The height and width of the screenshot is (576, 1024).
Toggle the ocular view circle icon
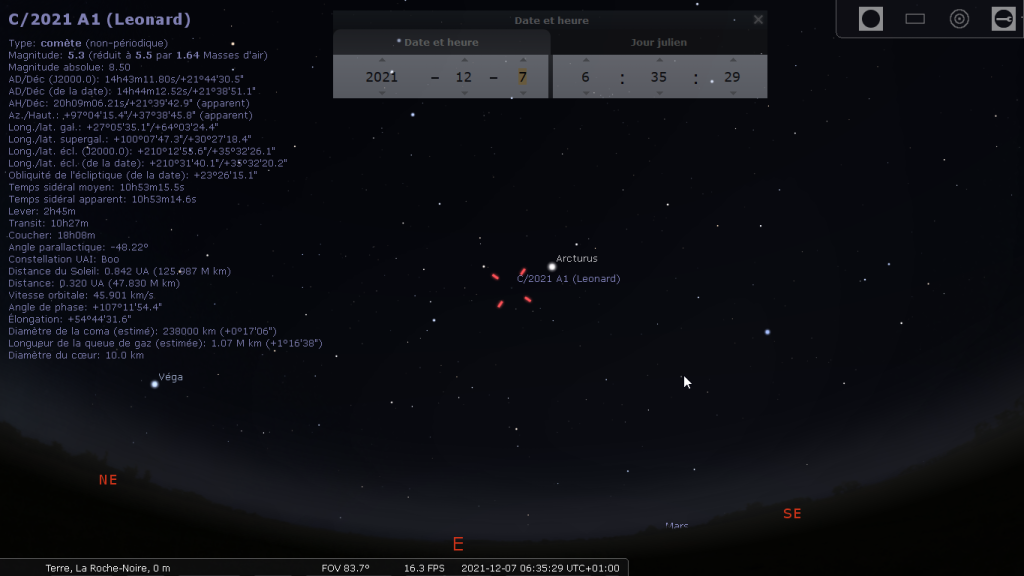click(871, 18)
